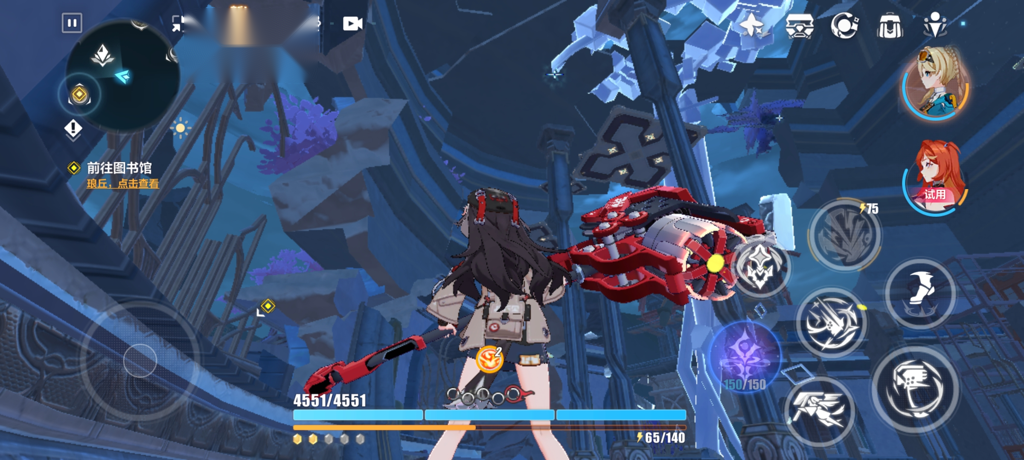1024x460 pixels.
Task: Open the four-point star menu icon
Action: [x=752, y=26]
